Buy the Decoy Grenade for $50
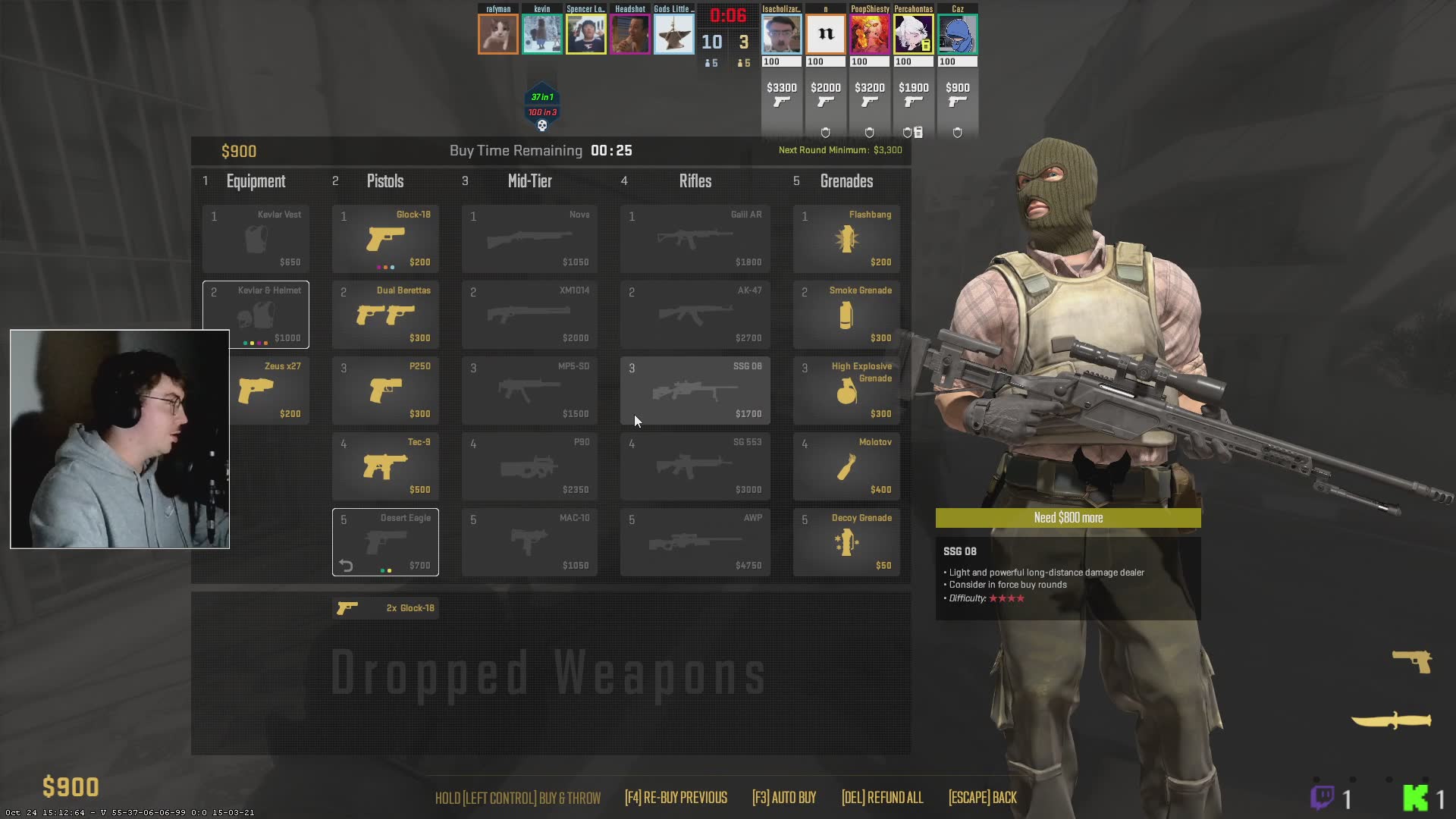 pos(846,542)
